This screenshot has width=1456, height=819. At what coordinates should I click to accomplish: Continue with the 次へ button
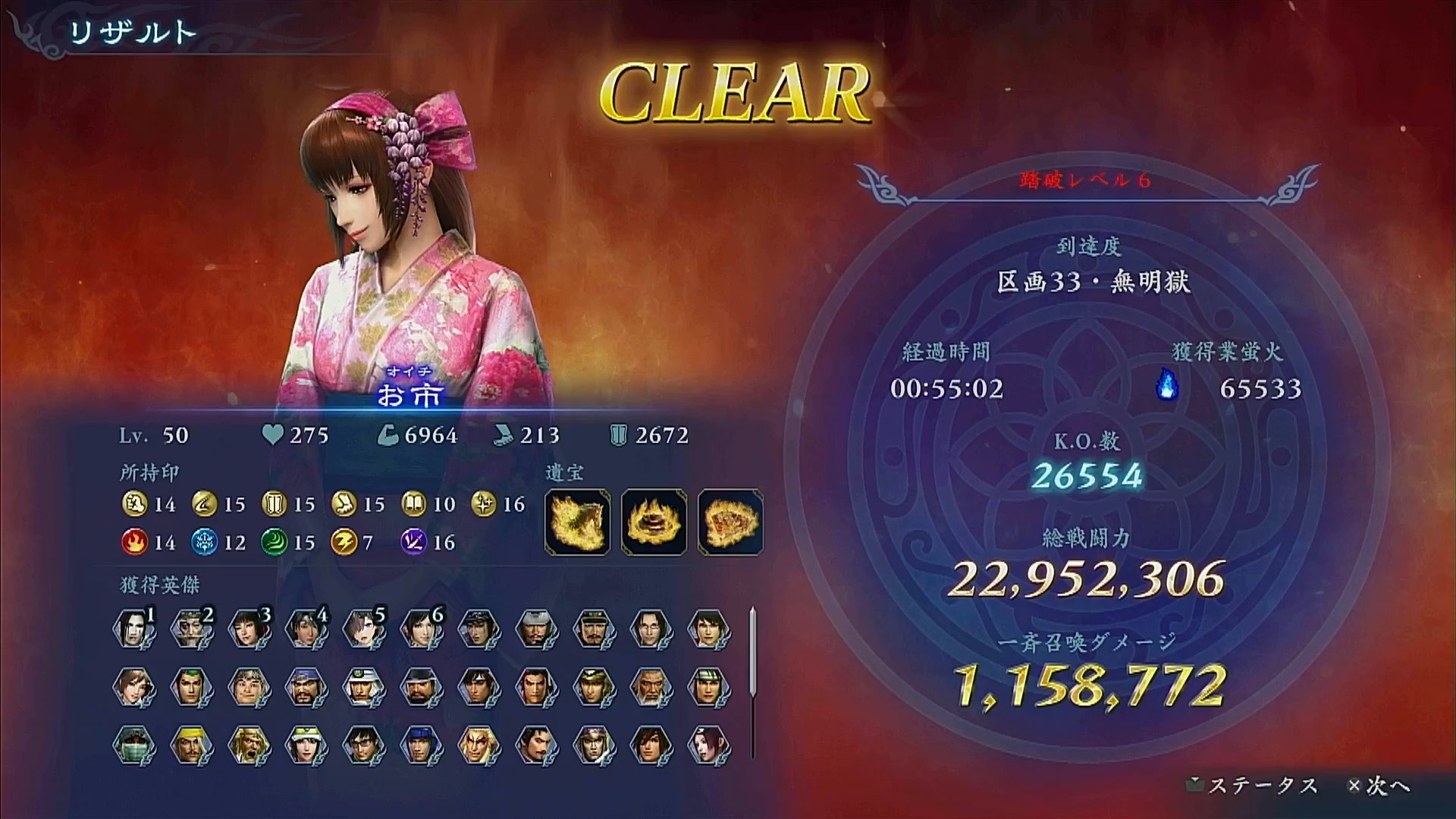tap(1379, 786)
